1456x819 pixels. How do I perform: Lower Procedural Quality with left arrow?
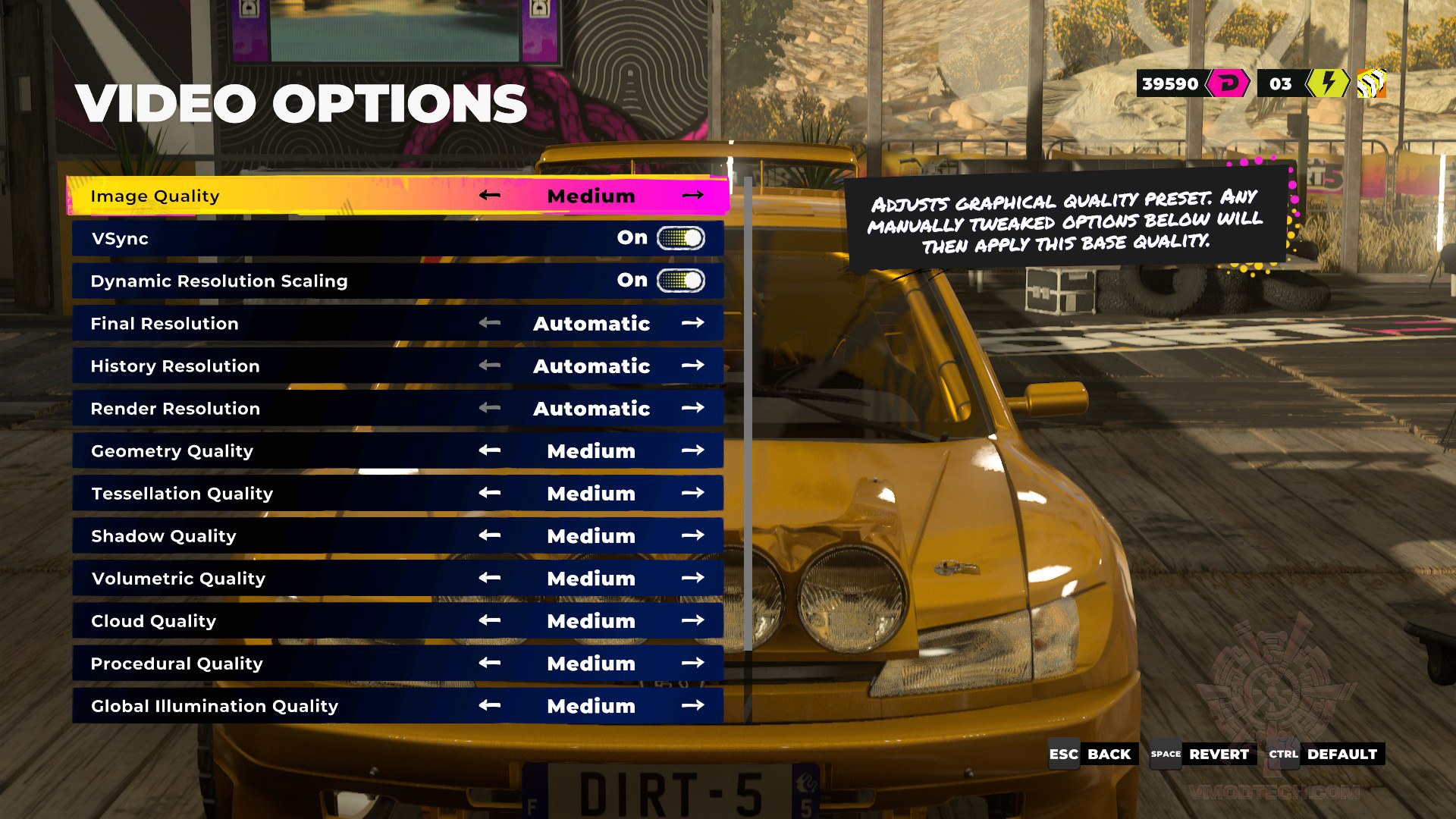pyautogui.click(x=490, y=663)
